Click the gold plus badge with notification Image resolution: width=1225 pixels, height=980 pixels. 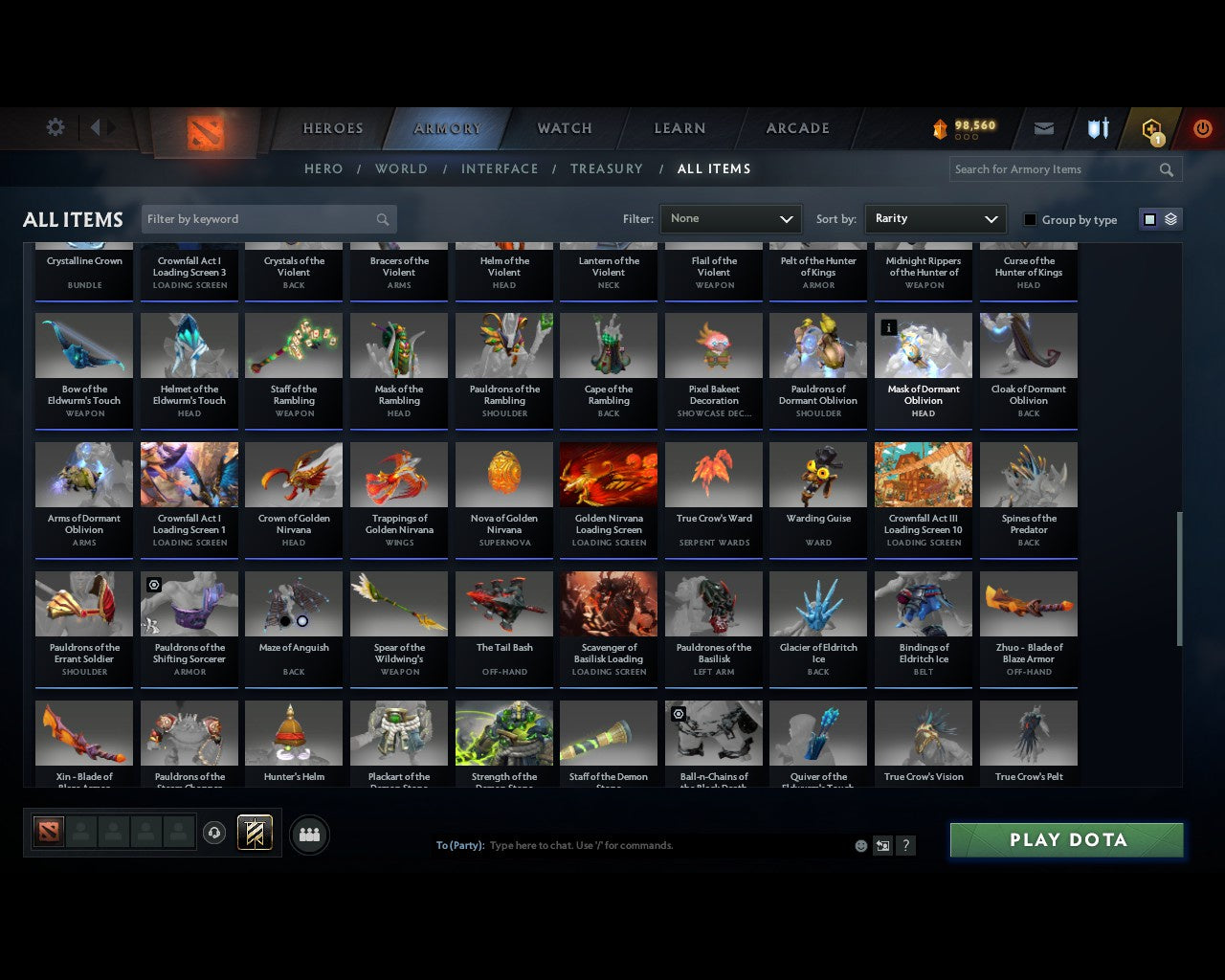point(1151,127)
